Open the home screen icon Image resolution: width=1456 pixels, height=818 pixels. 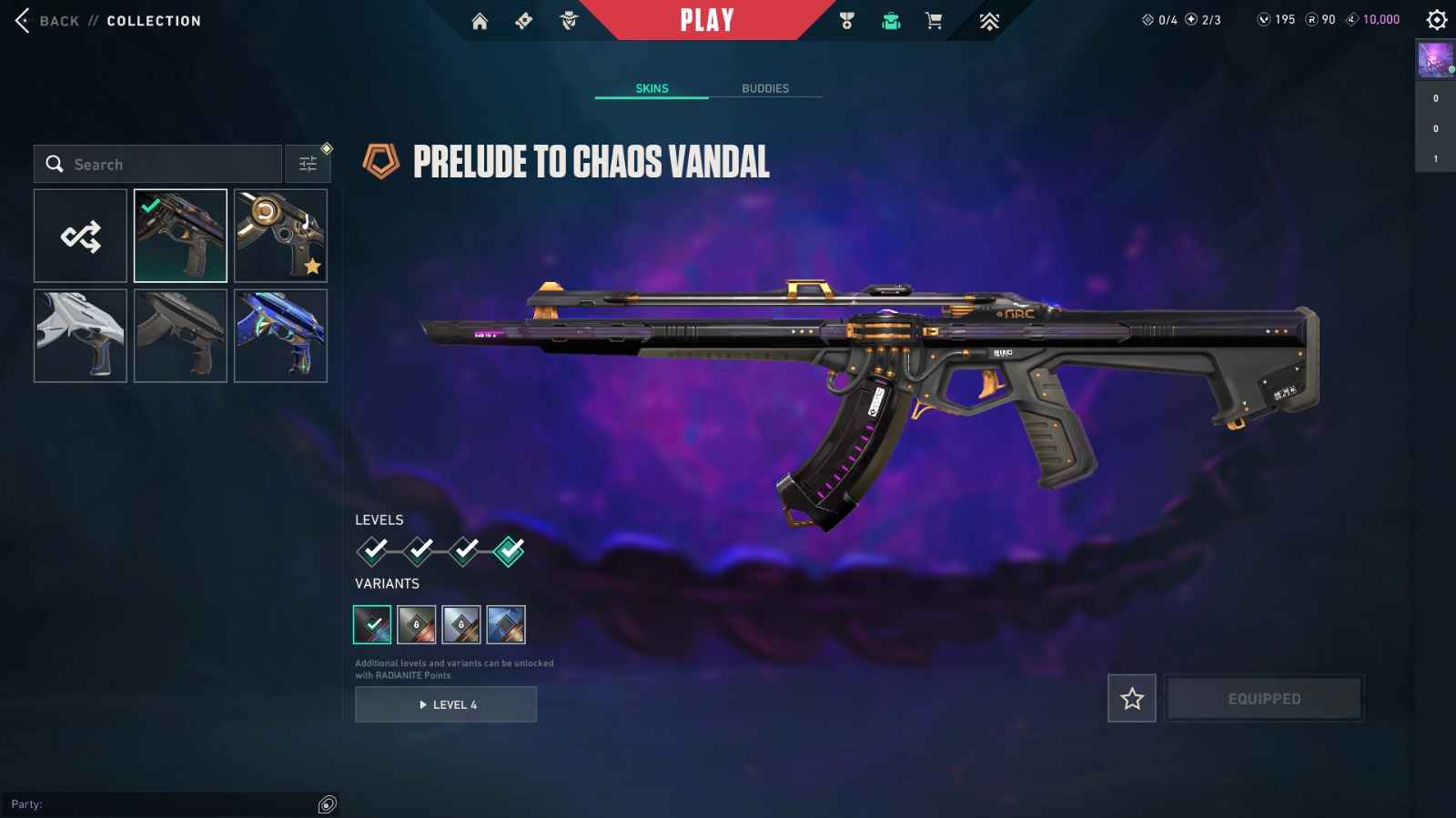point(480,21)
